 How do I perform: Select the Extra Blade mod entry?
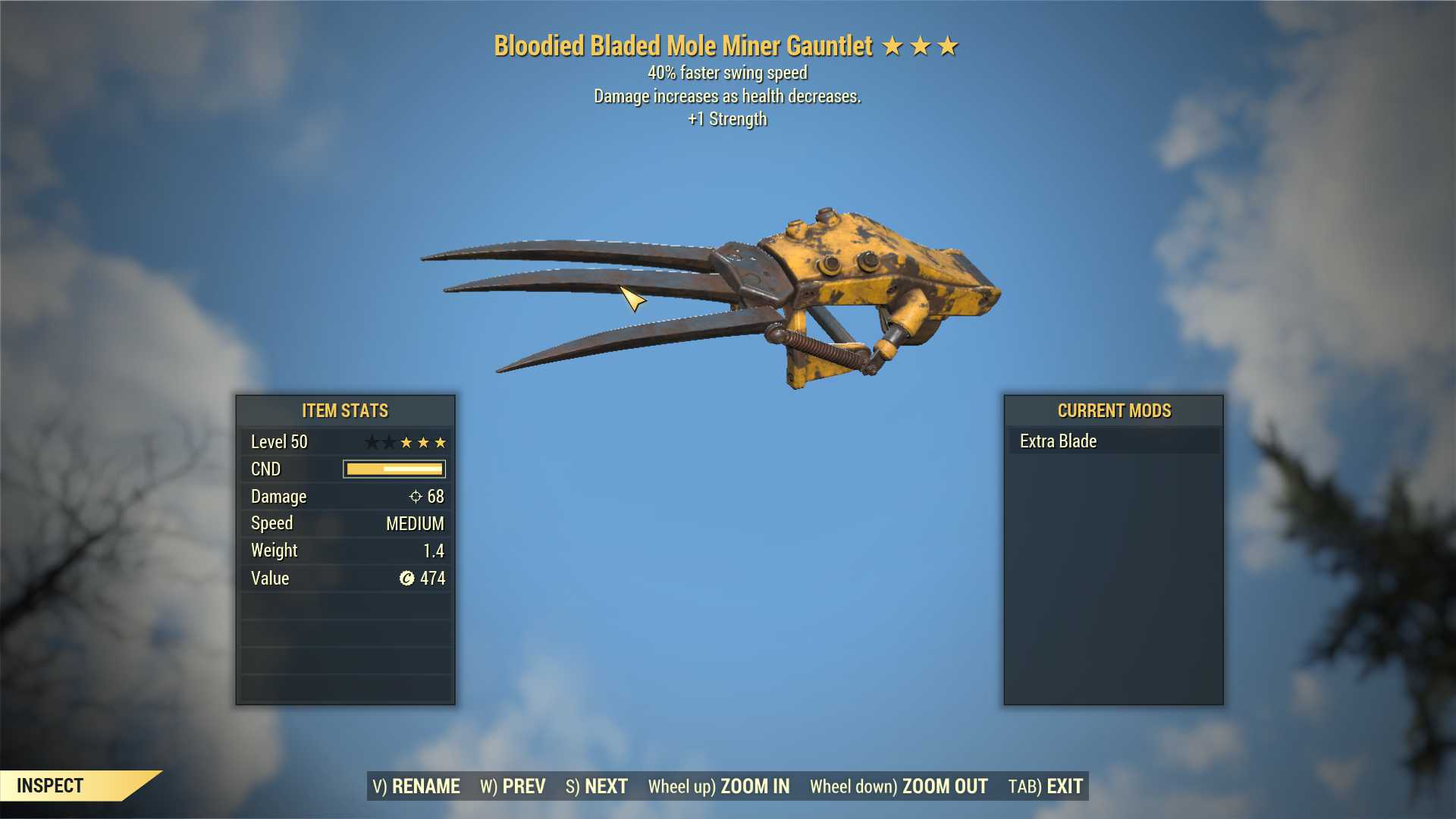pos(1113,441)
